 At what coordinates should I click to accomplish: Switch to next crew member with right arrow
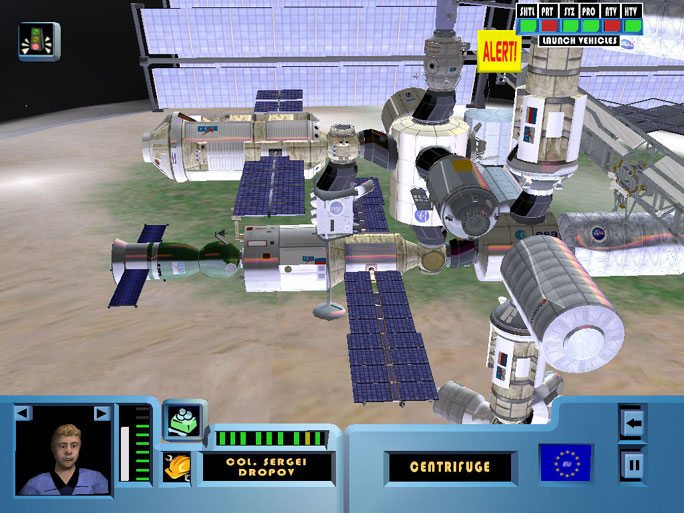click(101, 413)
